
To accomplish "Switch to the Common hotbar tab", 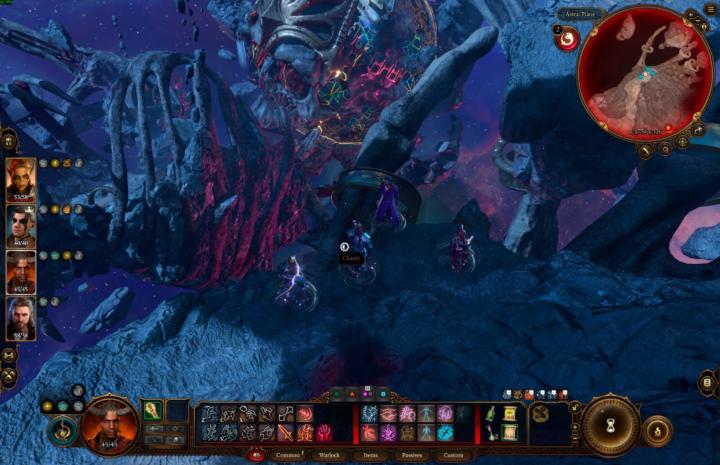I will click(x=289, y=455).
